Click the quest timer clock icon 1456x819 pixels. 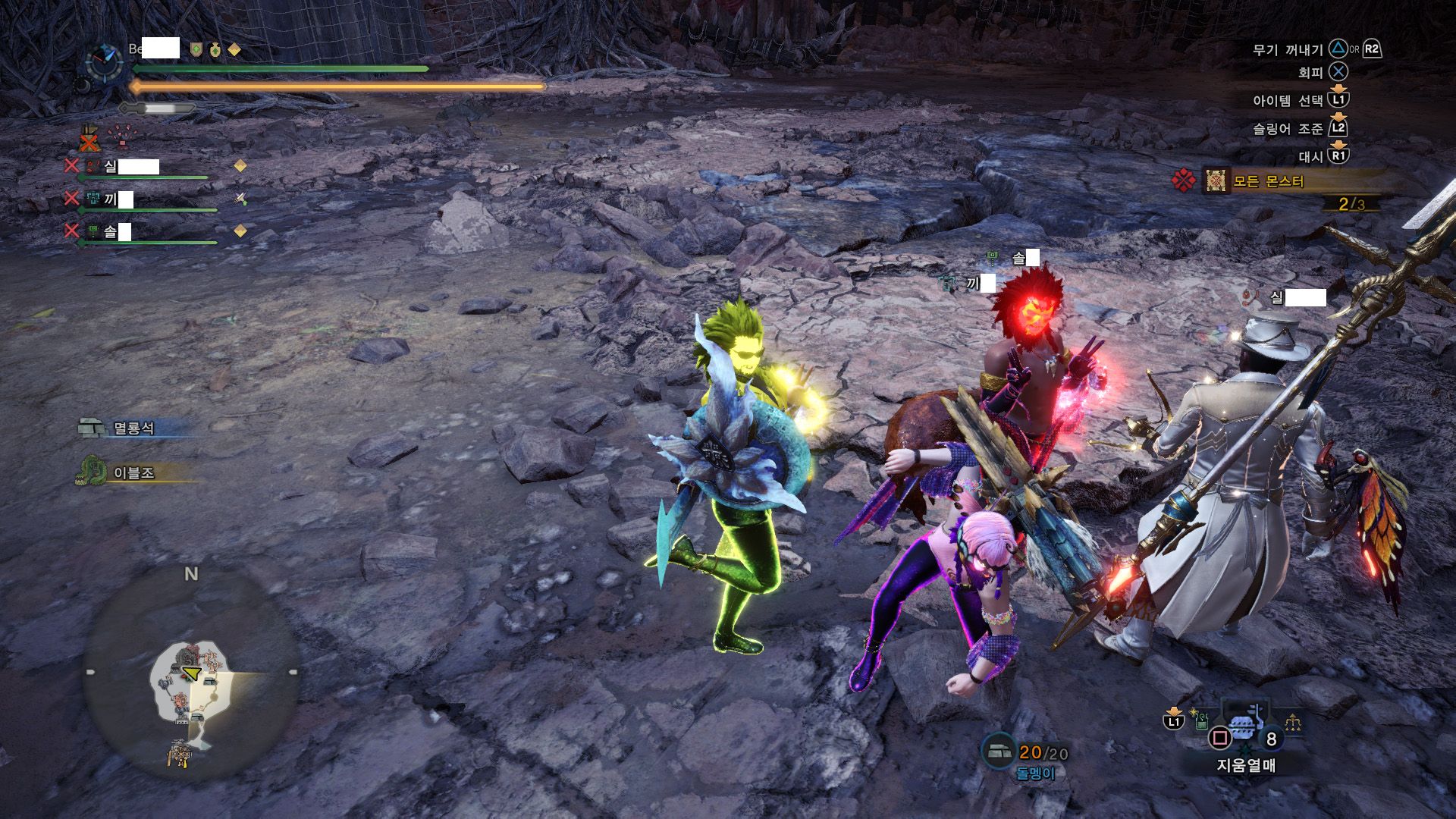[x=103, y=63]
